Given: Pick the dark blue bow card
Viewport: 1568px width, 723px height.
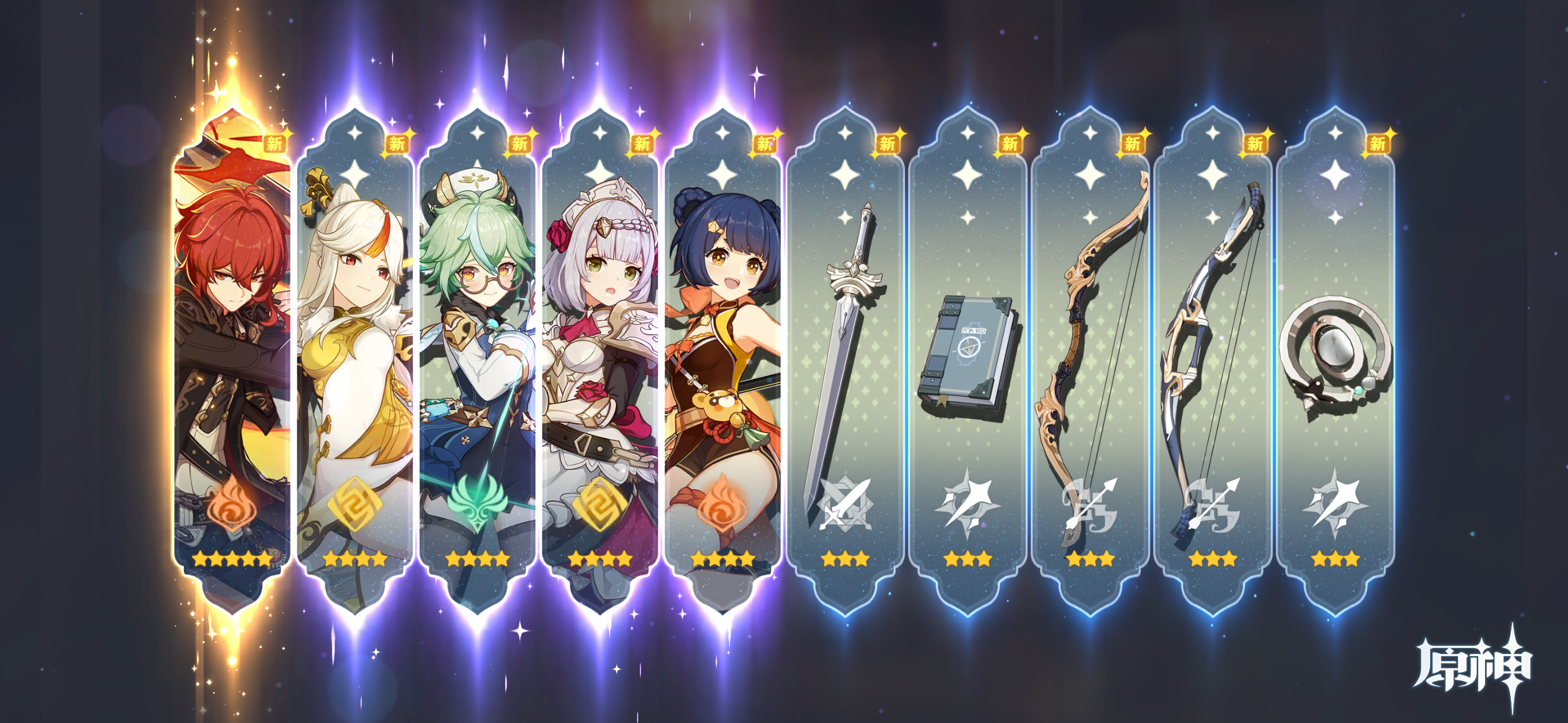Looking at the screenshot, I should tap(1212, 359).
